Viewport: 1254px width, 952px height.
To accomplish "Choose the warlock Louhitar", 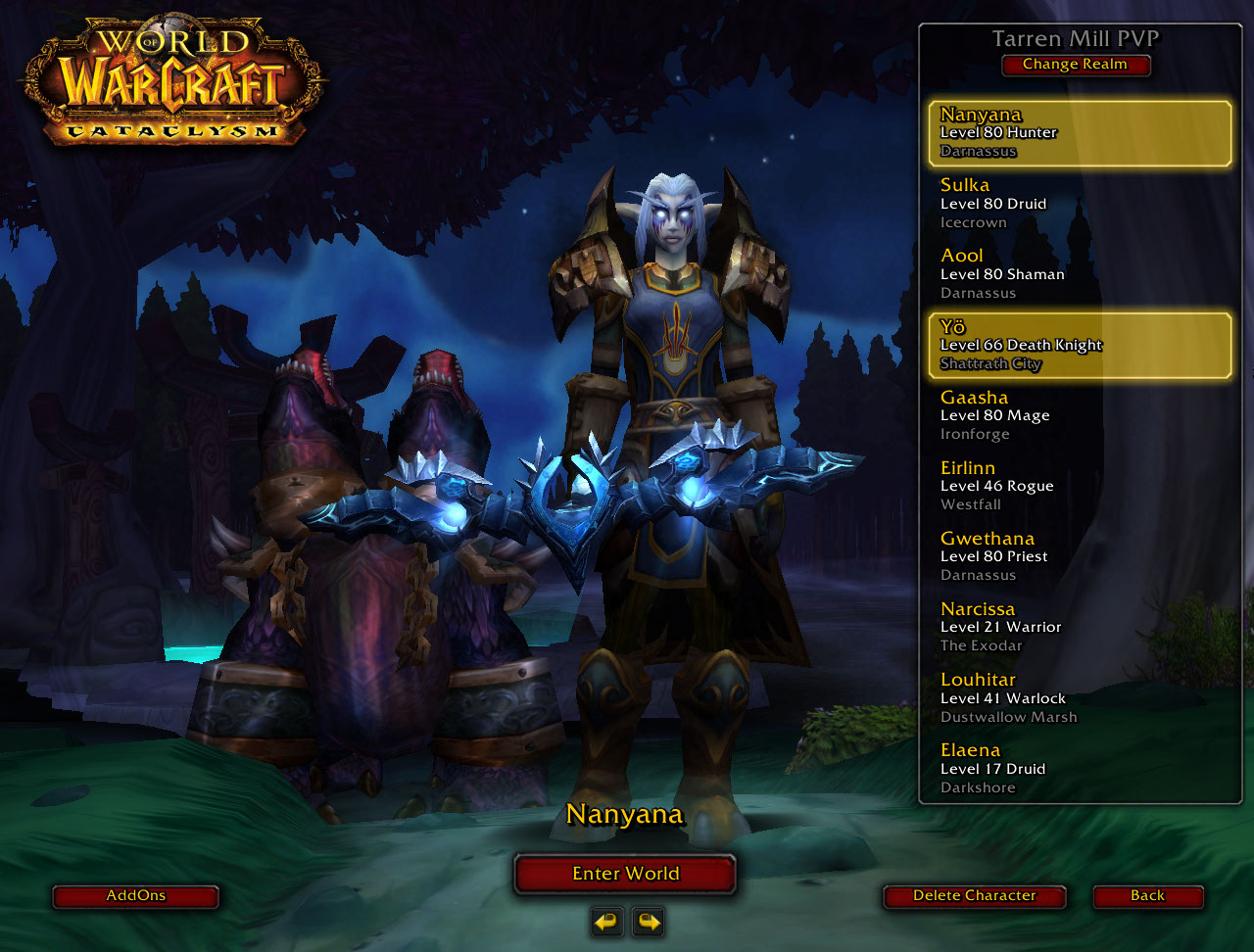I will tap(1079, 697).
